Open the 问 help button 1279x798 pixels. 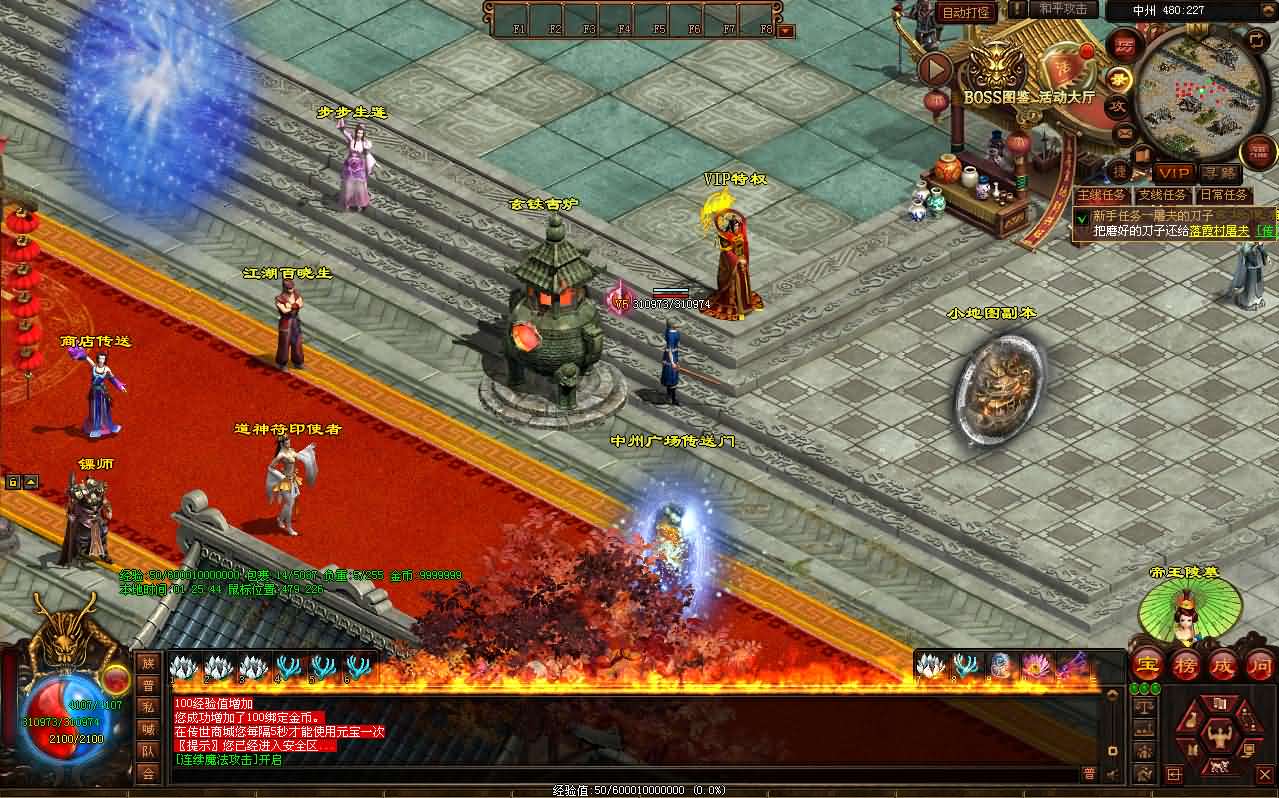(1260, 666)
